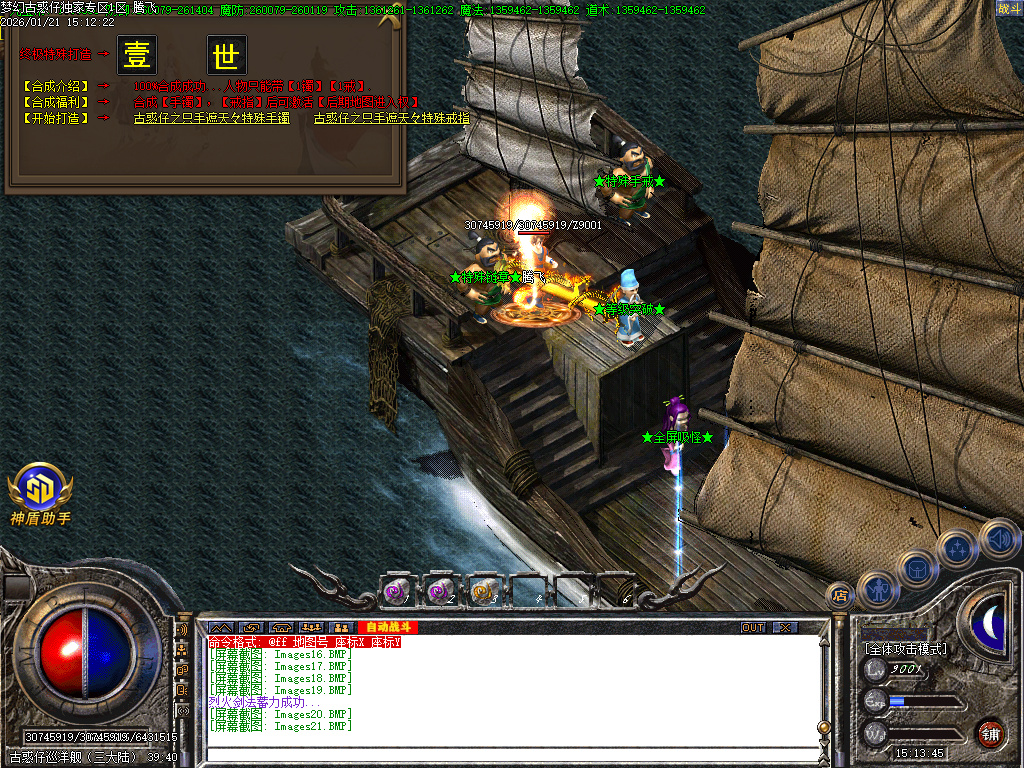The image size is (1024, 768).
Task: Switch the 全体攻击模式 attack mode
Action: click(x=906, y=649)
